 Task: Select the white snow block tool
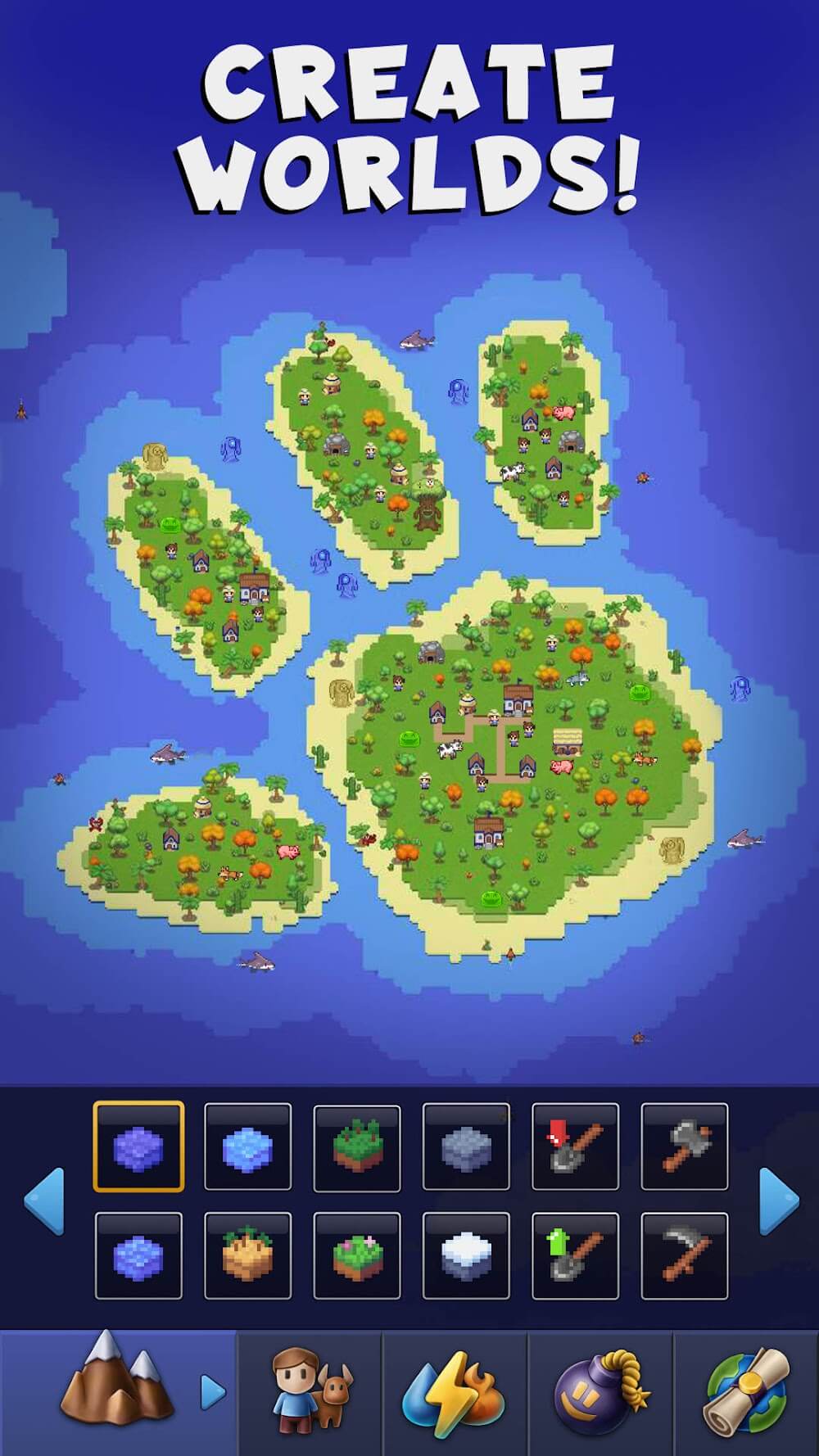[466, 1255]
